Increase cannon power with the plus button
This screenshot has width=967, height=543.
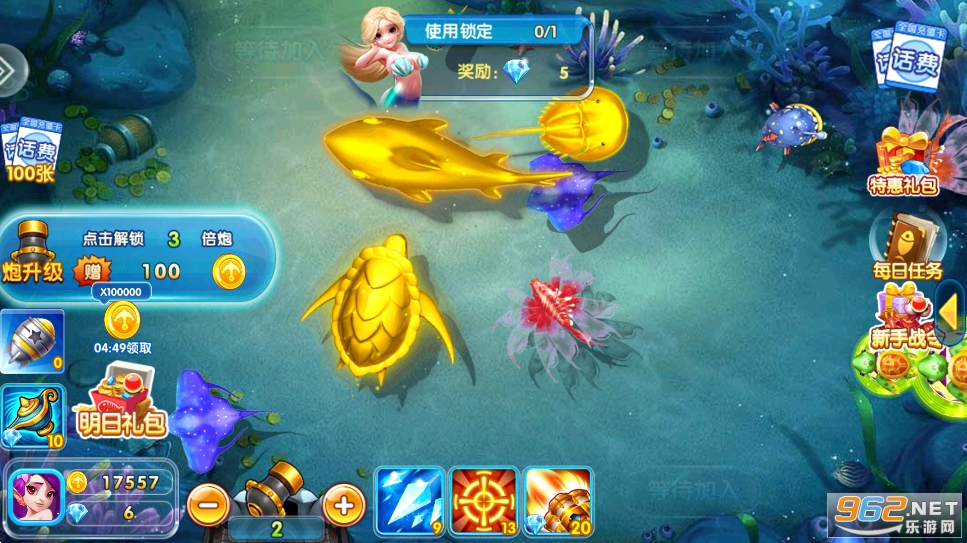343,505
